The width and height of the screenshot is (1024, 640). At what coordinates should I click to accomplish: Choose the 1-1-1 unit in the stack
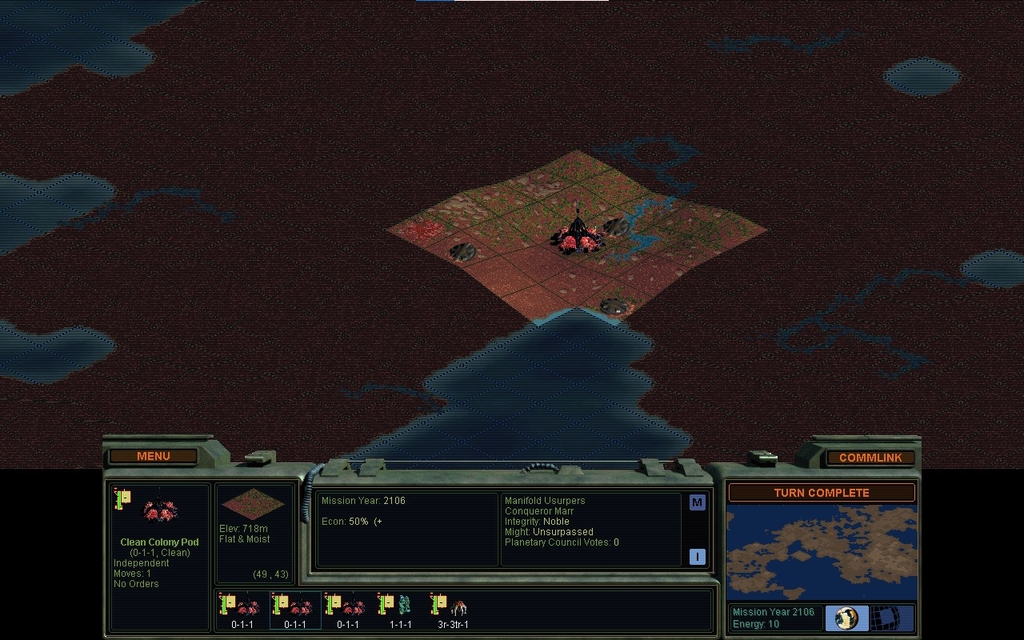pos(400,608)
